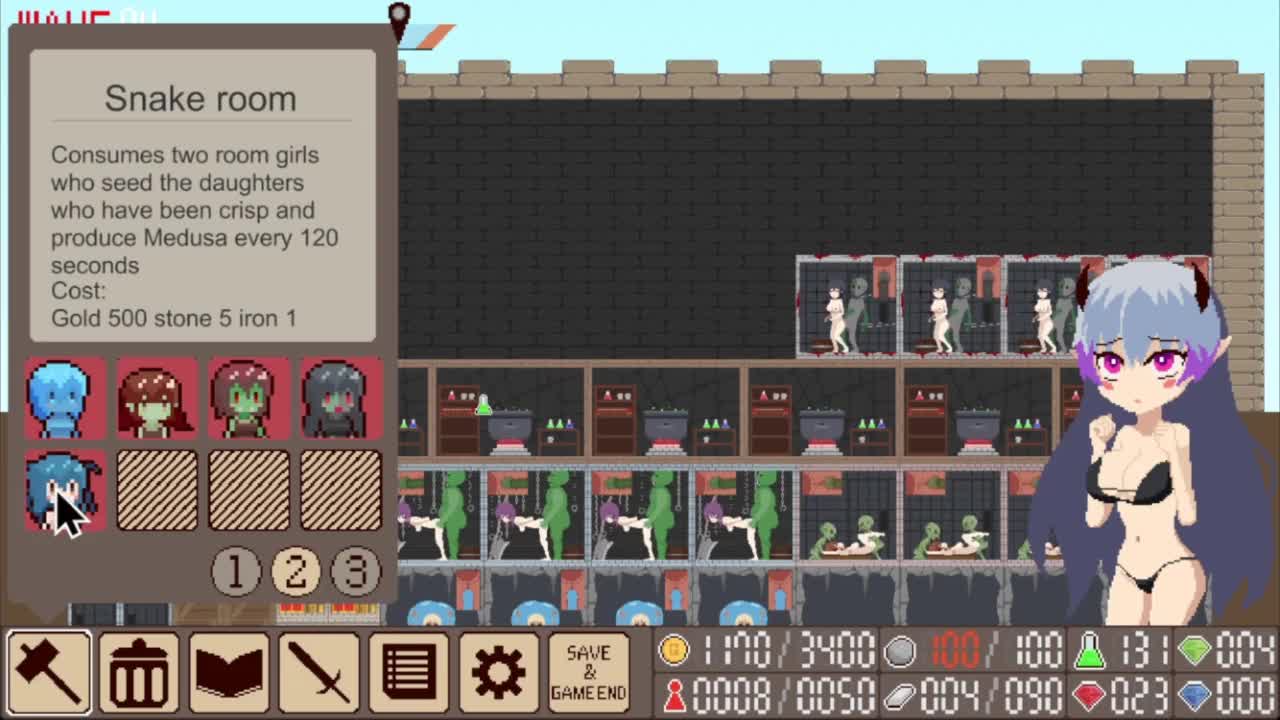This screenshot has height=720, width=1280.
Task: Choose the blue-haired Snake room portrait
Action: pos(65,490)
